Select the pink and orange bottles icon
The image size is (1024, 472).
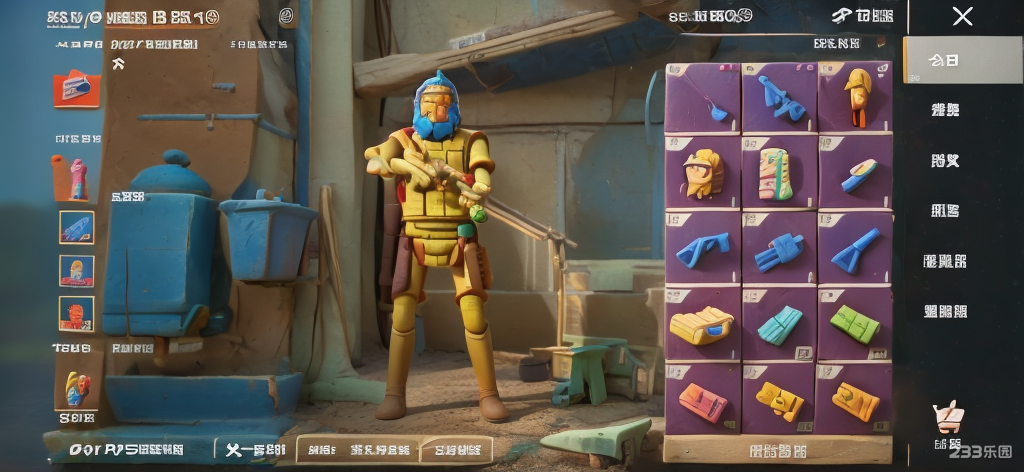click(72, 176)
